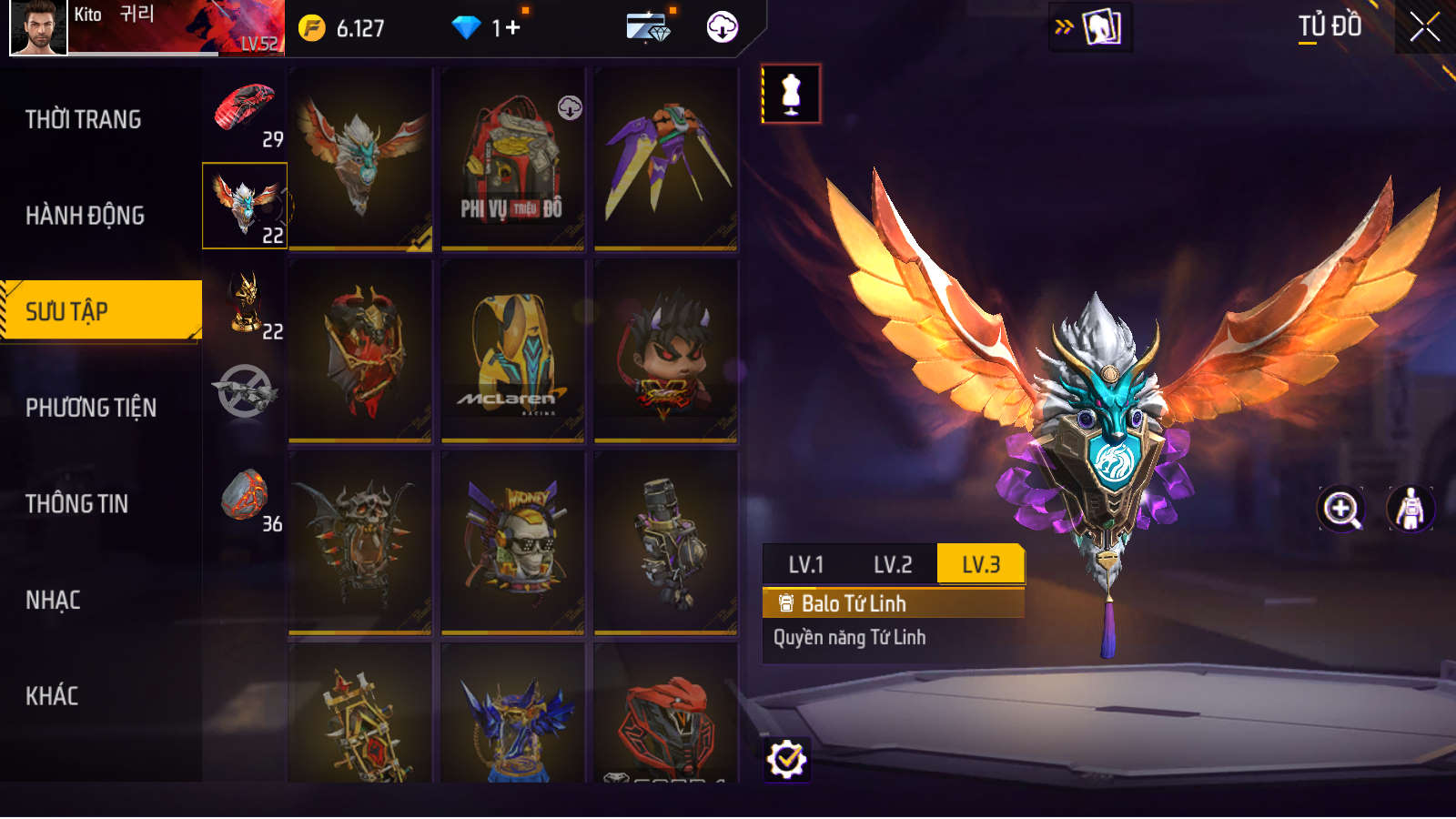Click the magnifier zoom preview button
This screenshot has width=1456, height=819.
(1341, 509)
